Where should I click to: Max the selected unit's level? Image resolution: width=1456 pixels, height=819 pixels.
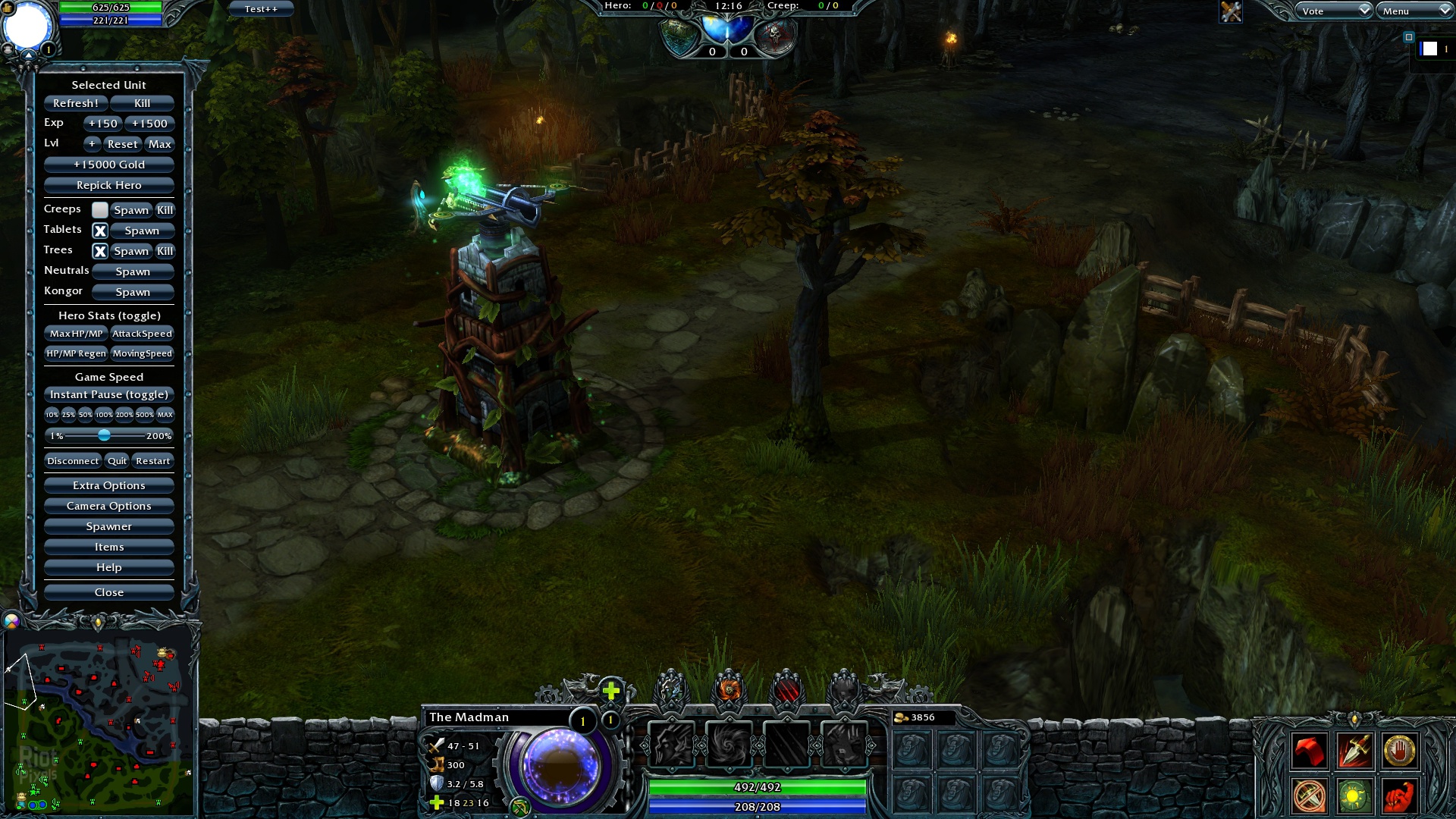point(160,144)
